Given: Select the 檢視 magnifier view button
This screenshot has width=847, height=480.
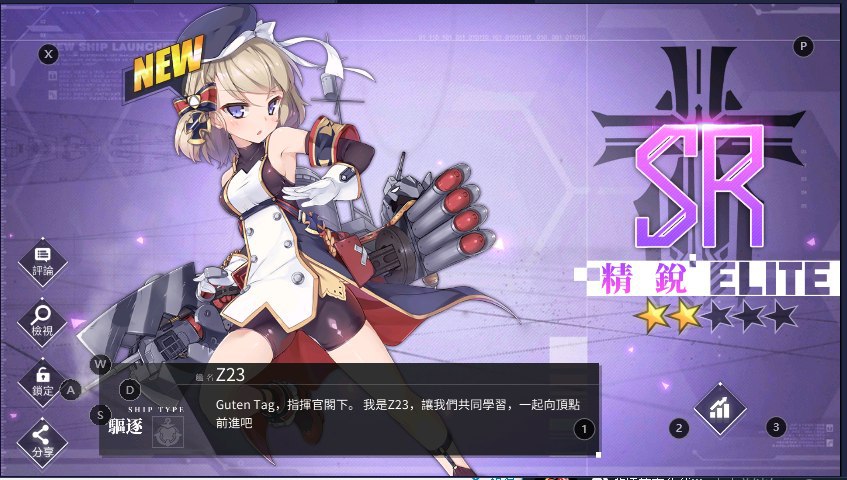Looking at the screenshot, I should coord(42,319).
